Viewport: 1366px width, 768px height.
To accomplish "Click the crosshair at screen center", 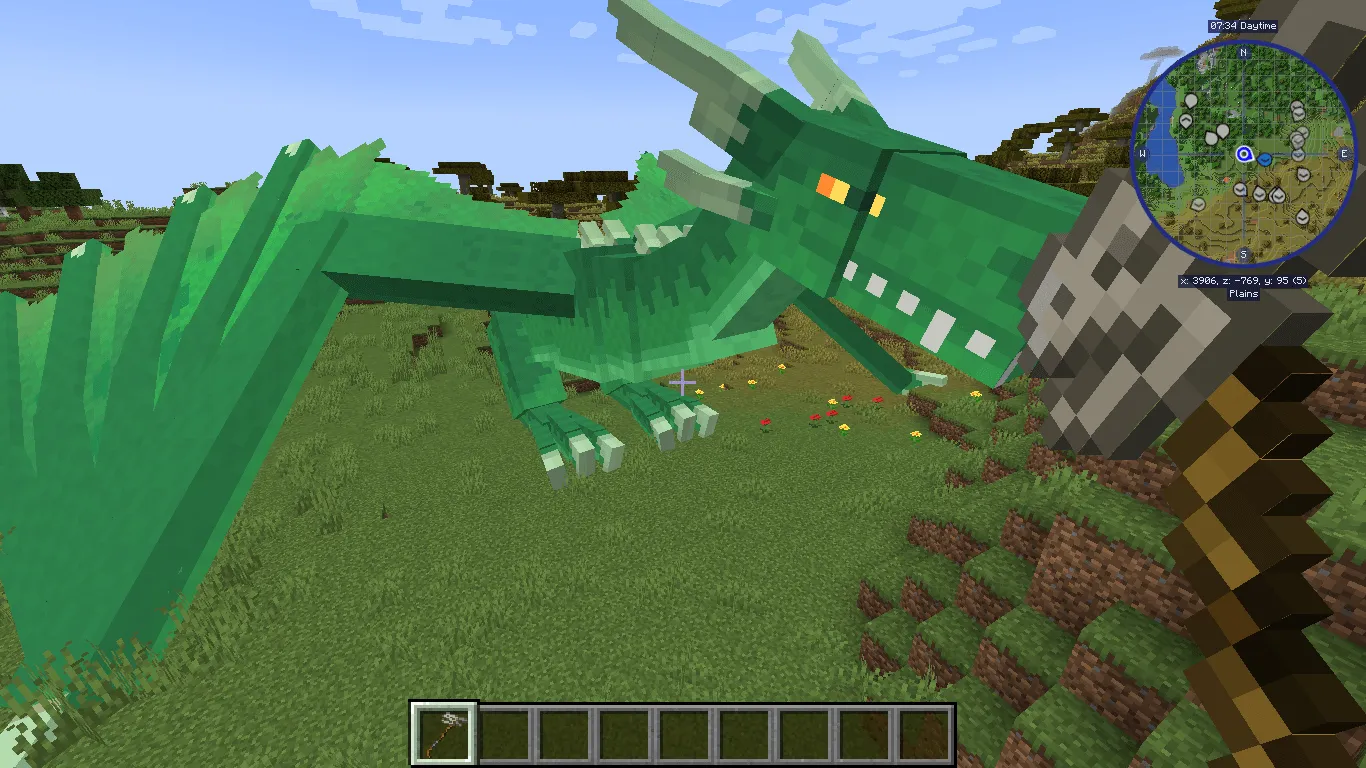I will (683, 384).
